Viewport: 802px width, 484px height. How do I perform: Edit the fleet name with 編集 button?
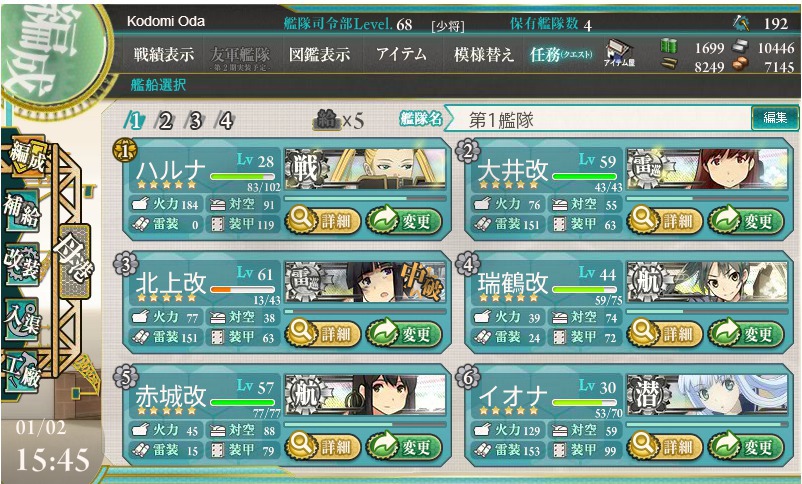pyautogui.click(x=775, y=119)
